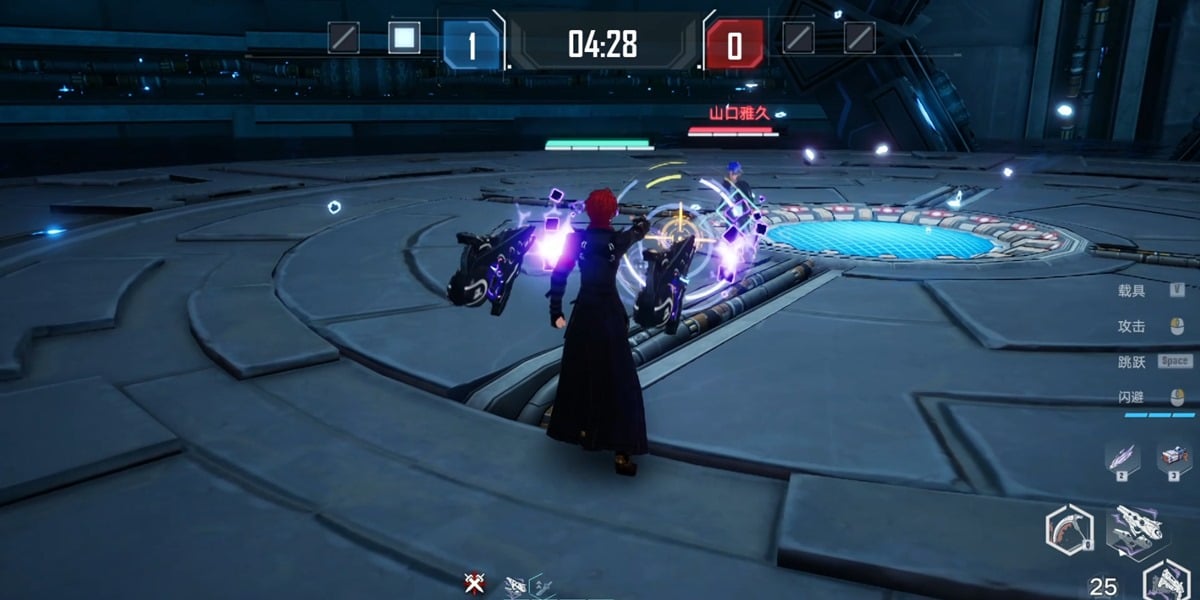Image resolution: width=1200 pixels, height=600 pixels.
Task: Use the toy truck item slot
Action: [x=1173, y=458]
